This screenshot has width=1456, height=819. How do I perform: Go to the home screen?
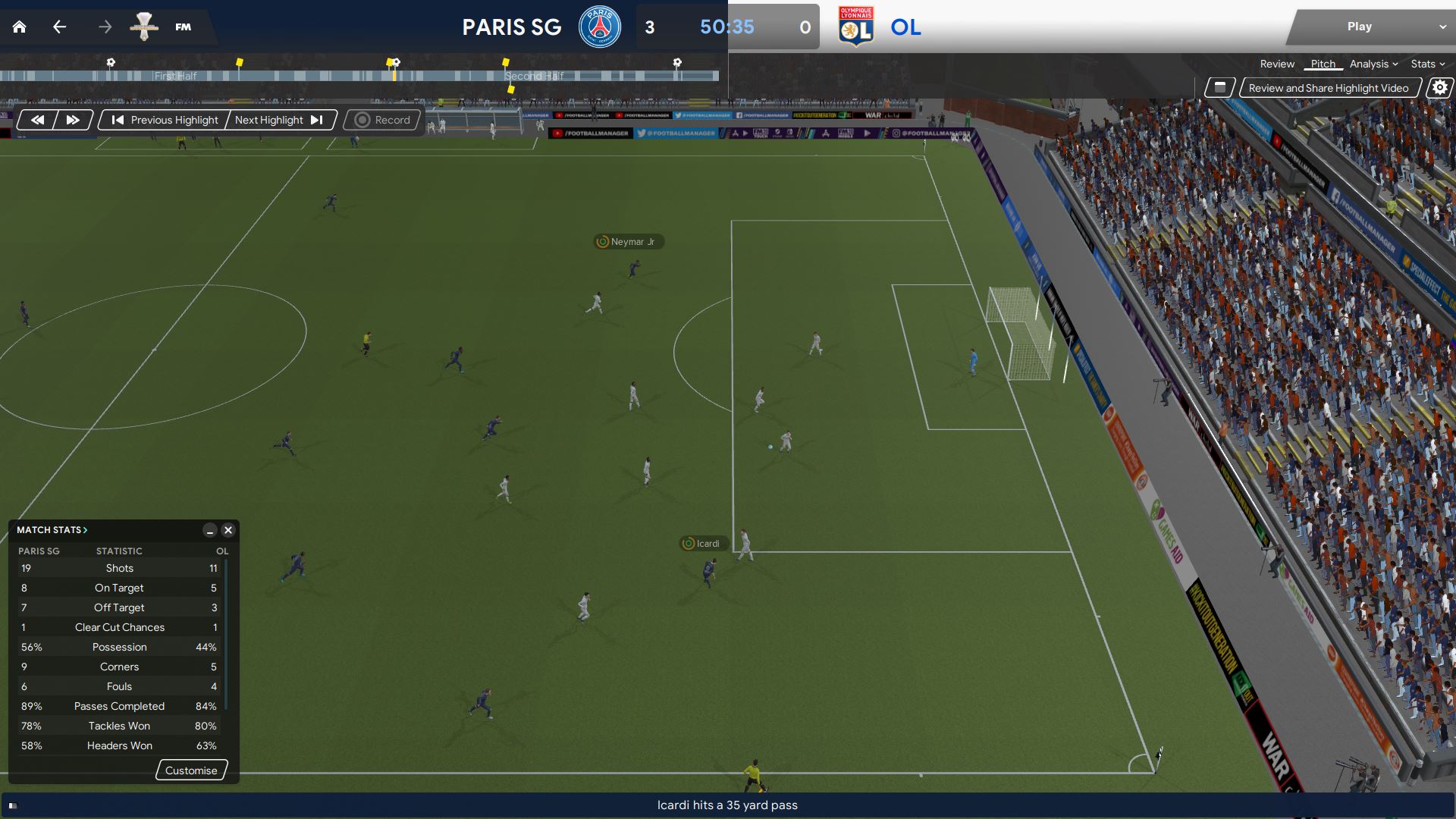[20, 27]
